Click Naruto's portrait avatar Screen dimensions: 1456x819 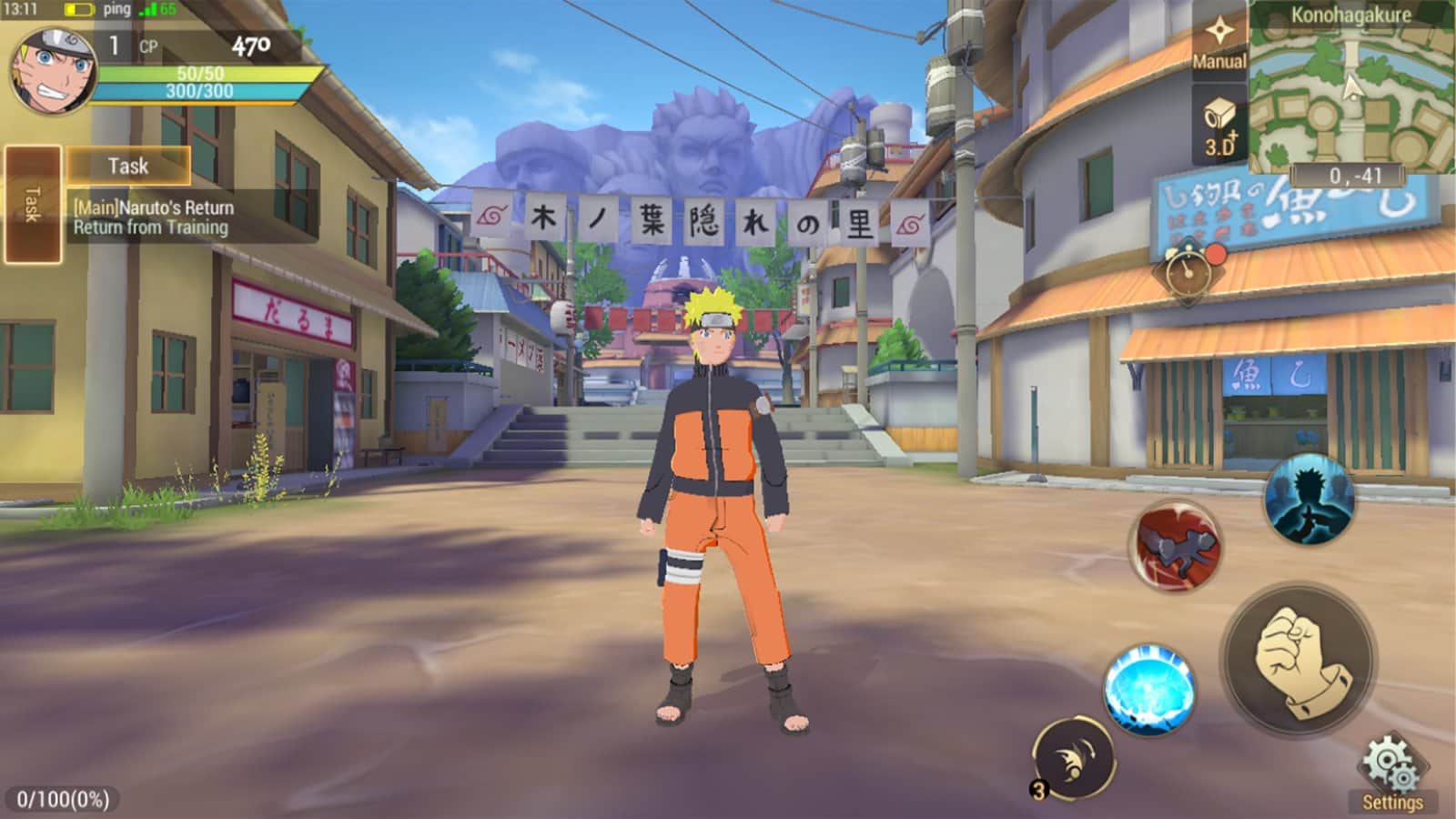[x=53, y=70]
